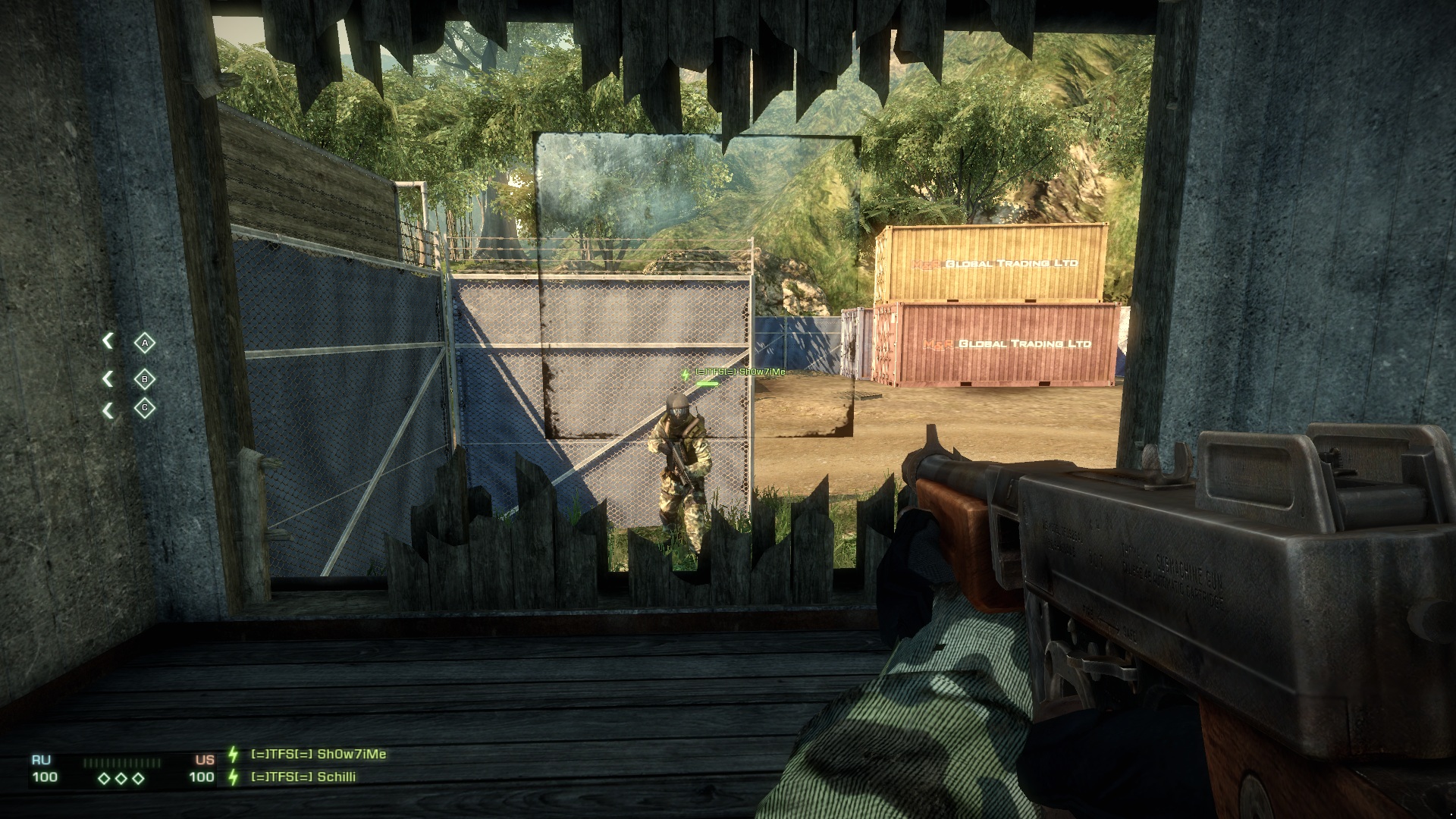Choose squad member Schilli in the squad list
The image size is (1456, 819).
[303, 777]
